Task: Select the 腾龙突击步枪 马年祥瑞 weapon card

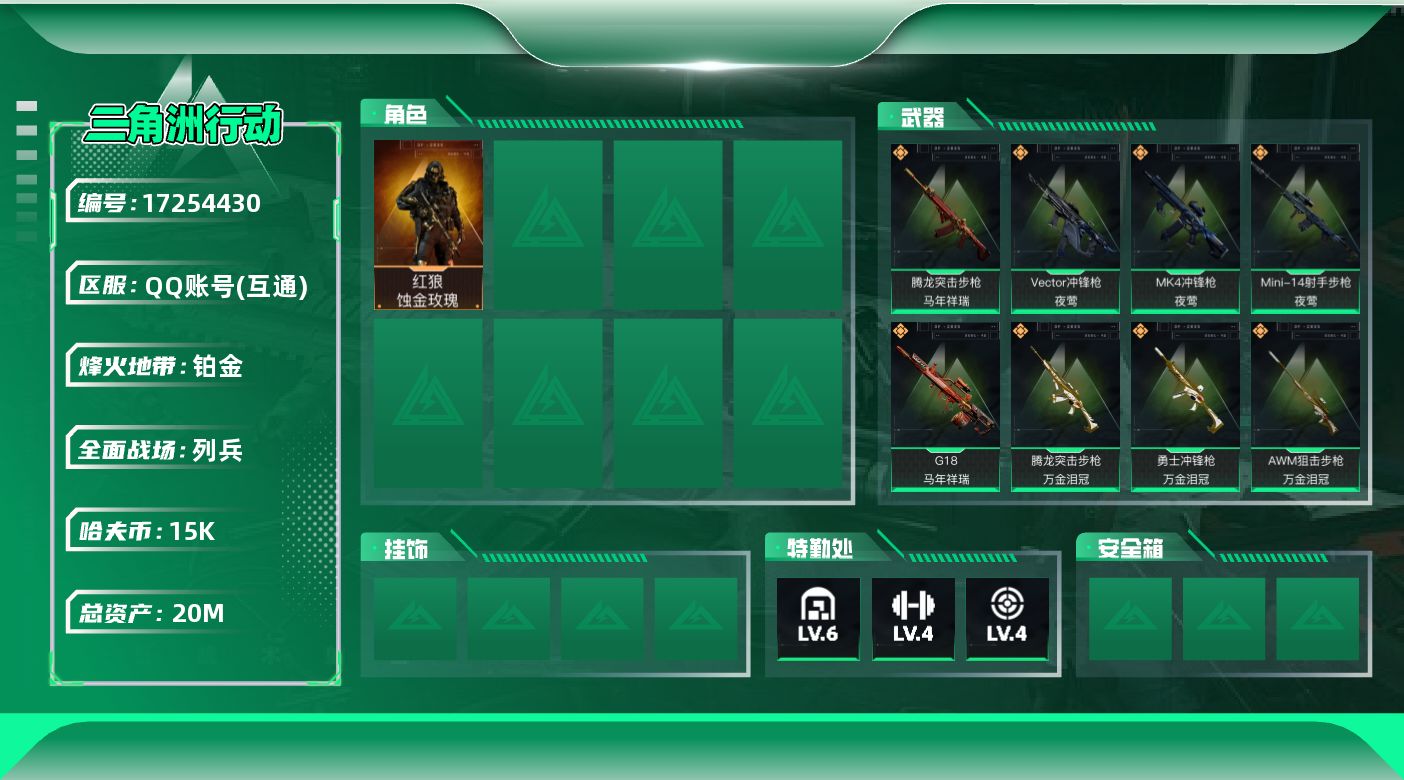Action: (x=945, y=228)
